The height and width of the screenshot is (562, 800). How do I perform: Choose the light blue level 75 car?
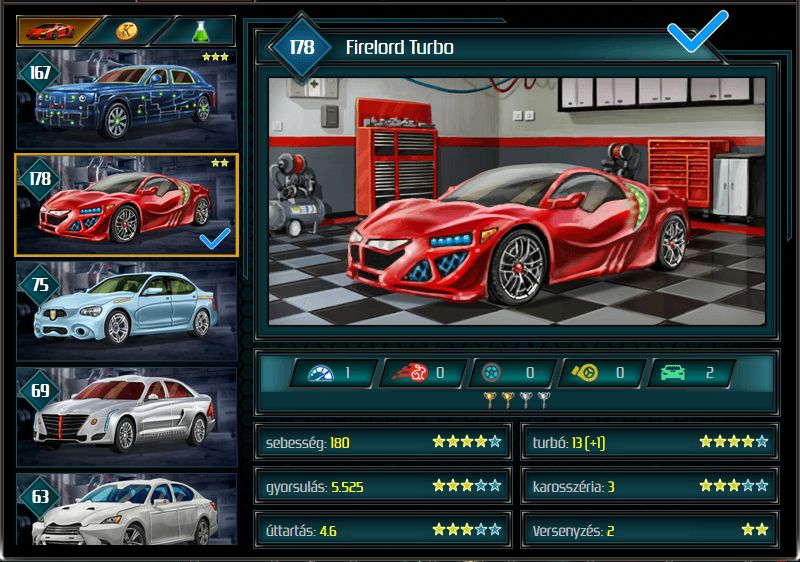click(126, 310)
